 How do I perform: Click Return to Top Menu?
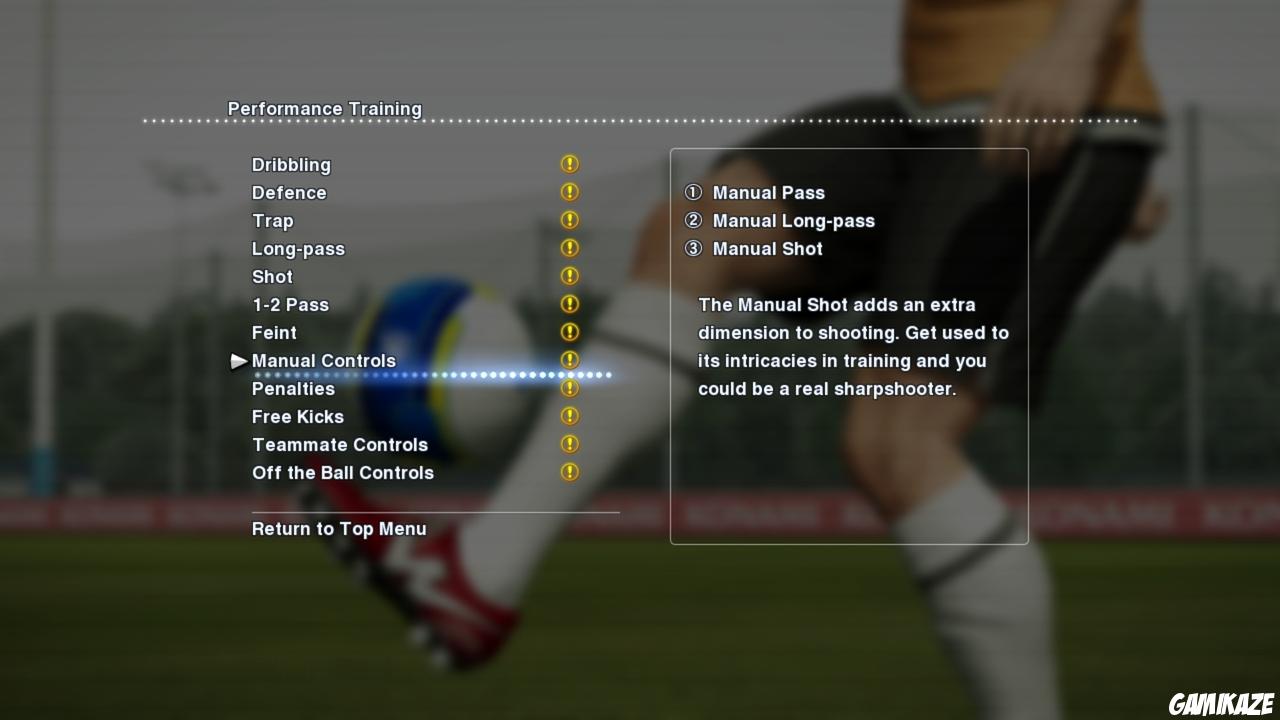click(339, 528)
